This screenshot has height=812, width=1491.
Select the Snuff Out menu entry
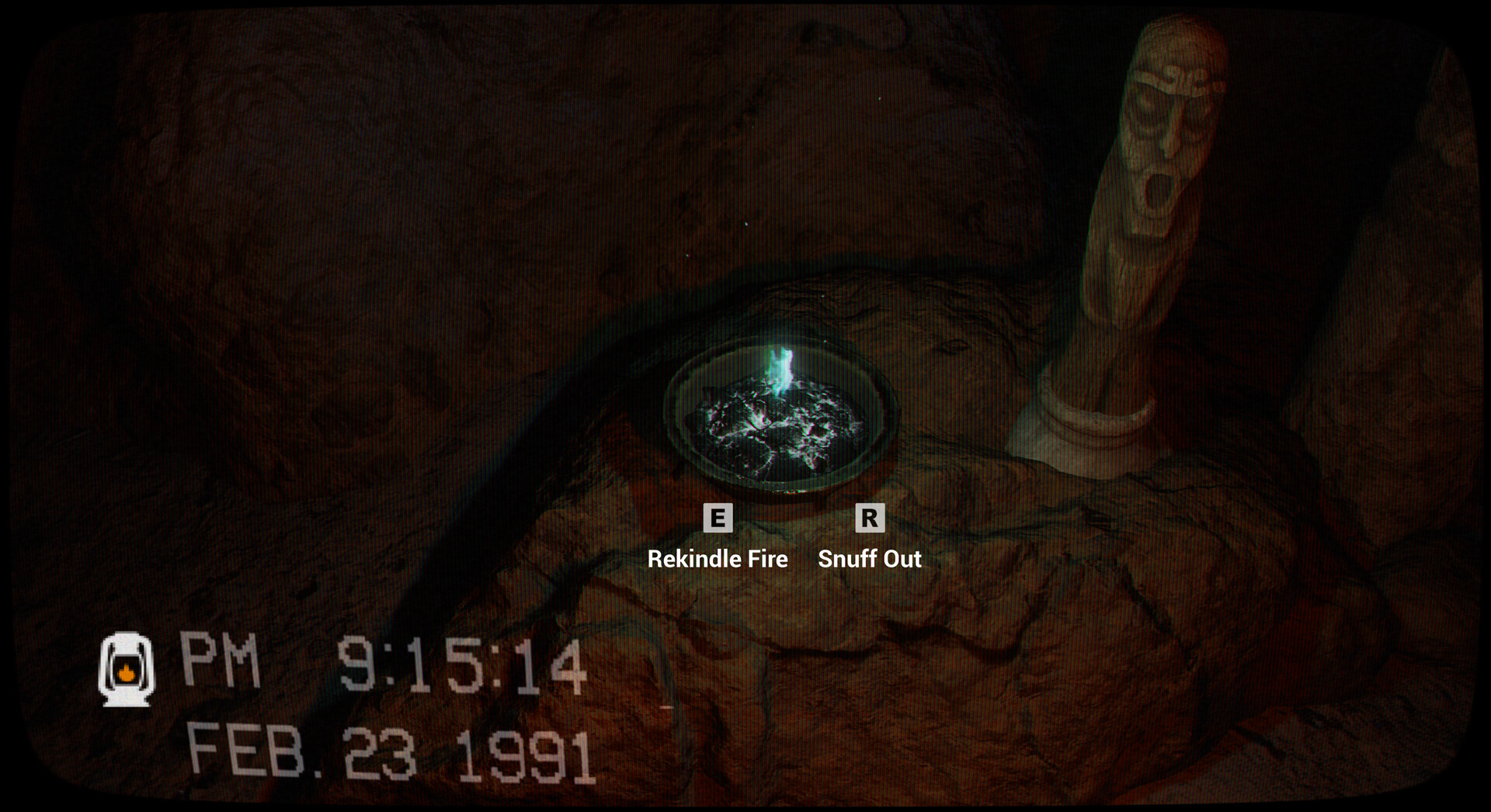[x=871, y=559]
